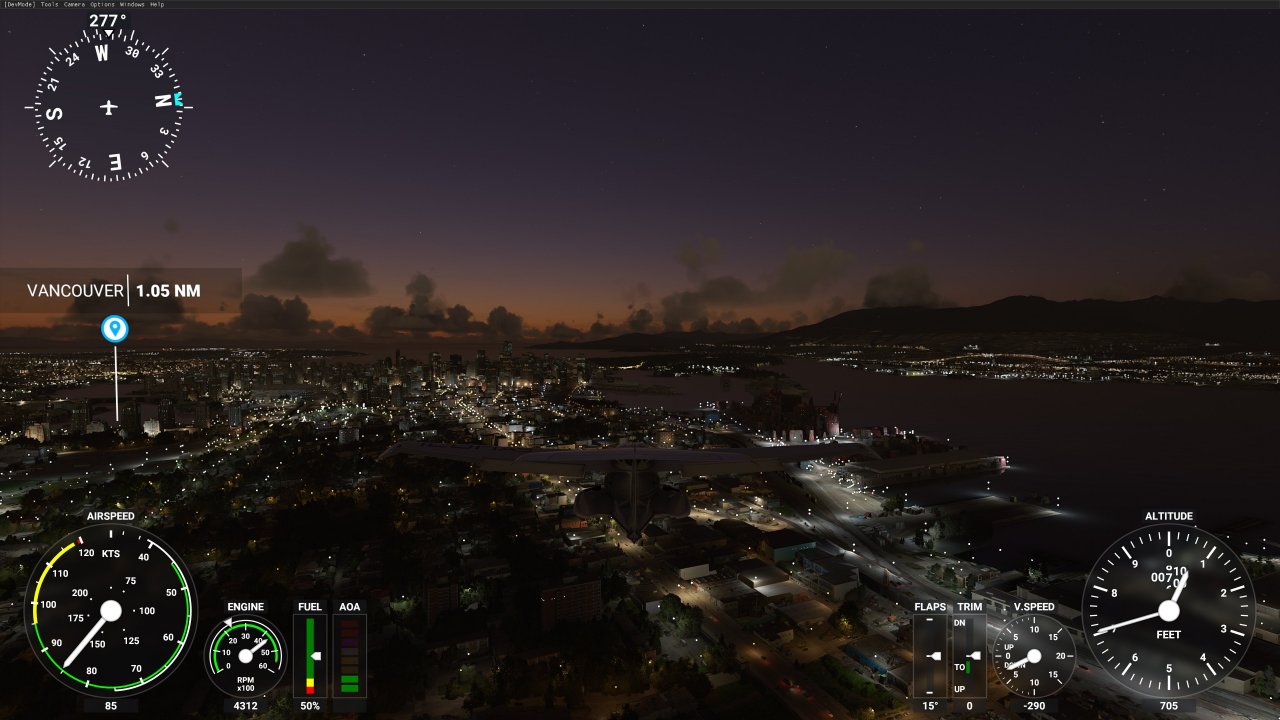Open the Help menu

(159, 4)
